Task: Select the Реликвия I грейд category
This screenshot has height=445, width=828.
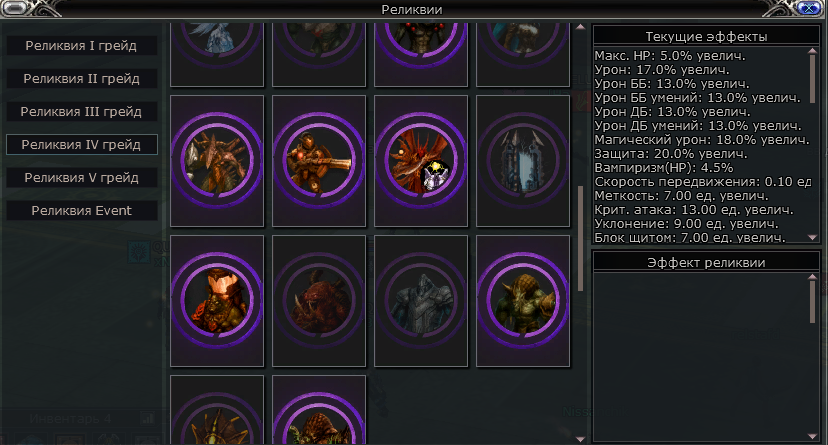Action: click(x=82, y=46)
